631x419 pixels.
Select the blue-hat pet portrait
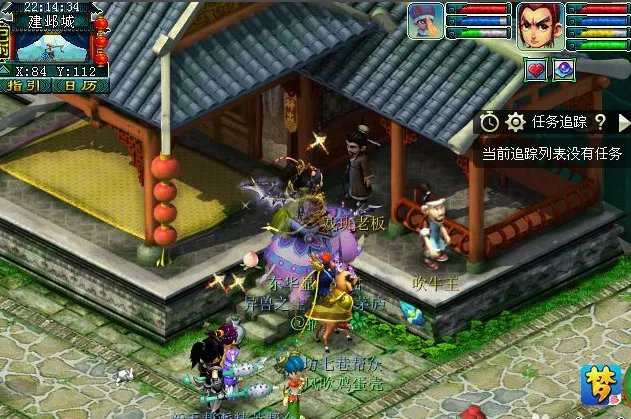426,21
